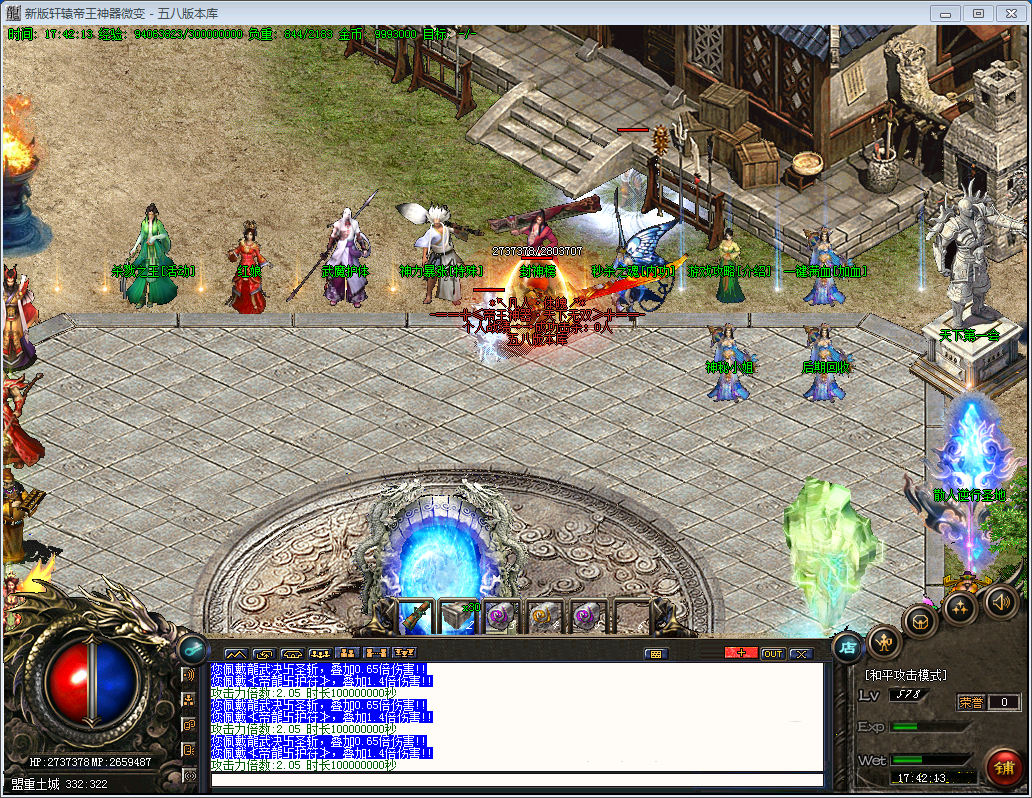Click the small keyboard-grid button above chat
Screen dimensions: 1032x798
coord(656,654)
